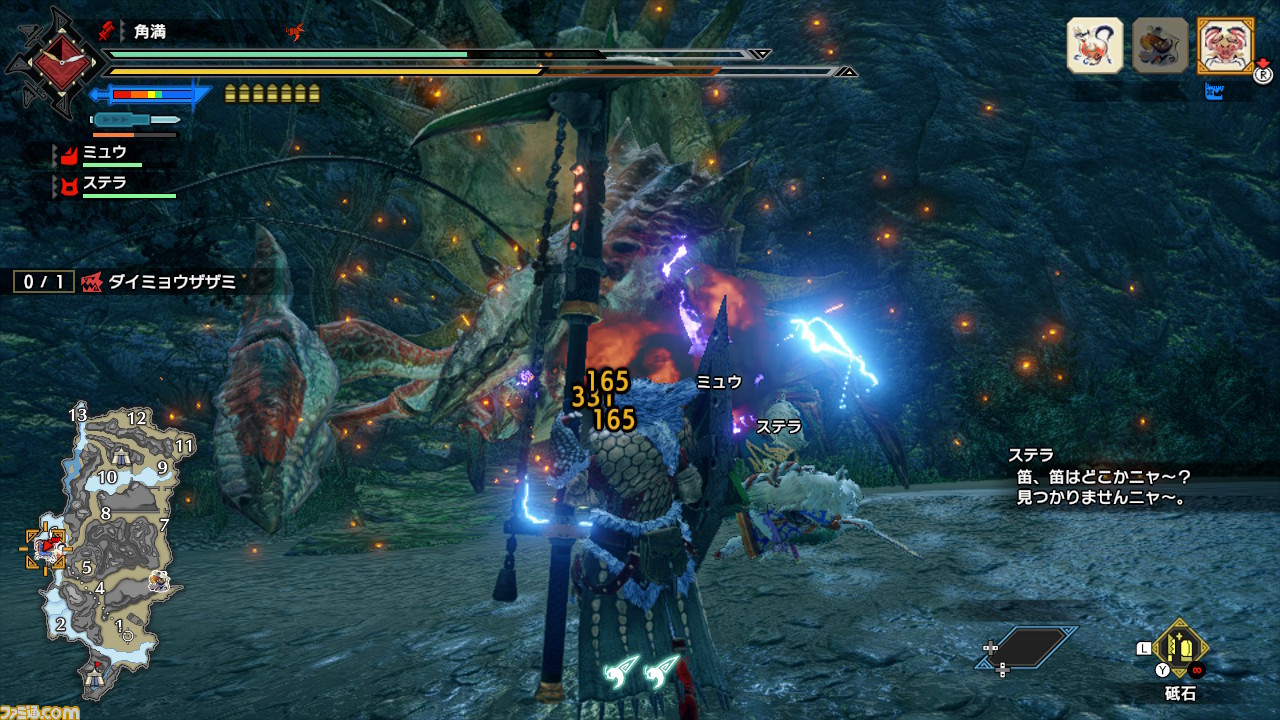Select the fox-like monster icon
Screen dimensions: 1280x720
1095,45
